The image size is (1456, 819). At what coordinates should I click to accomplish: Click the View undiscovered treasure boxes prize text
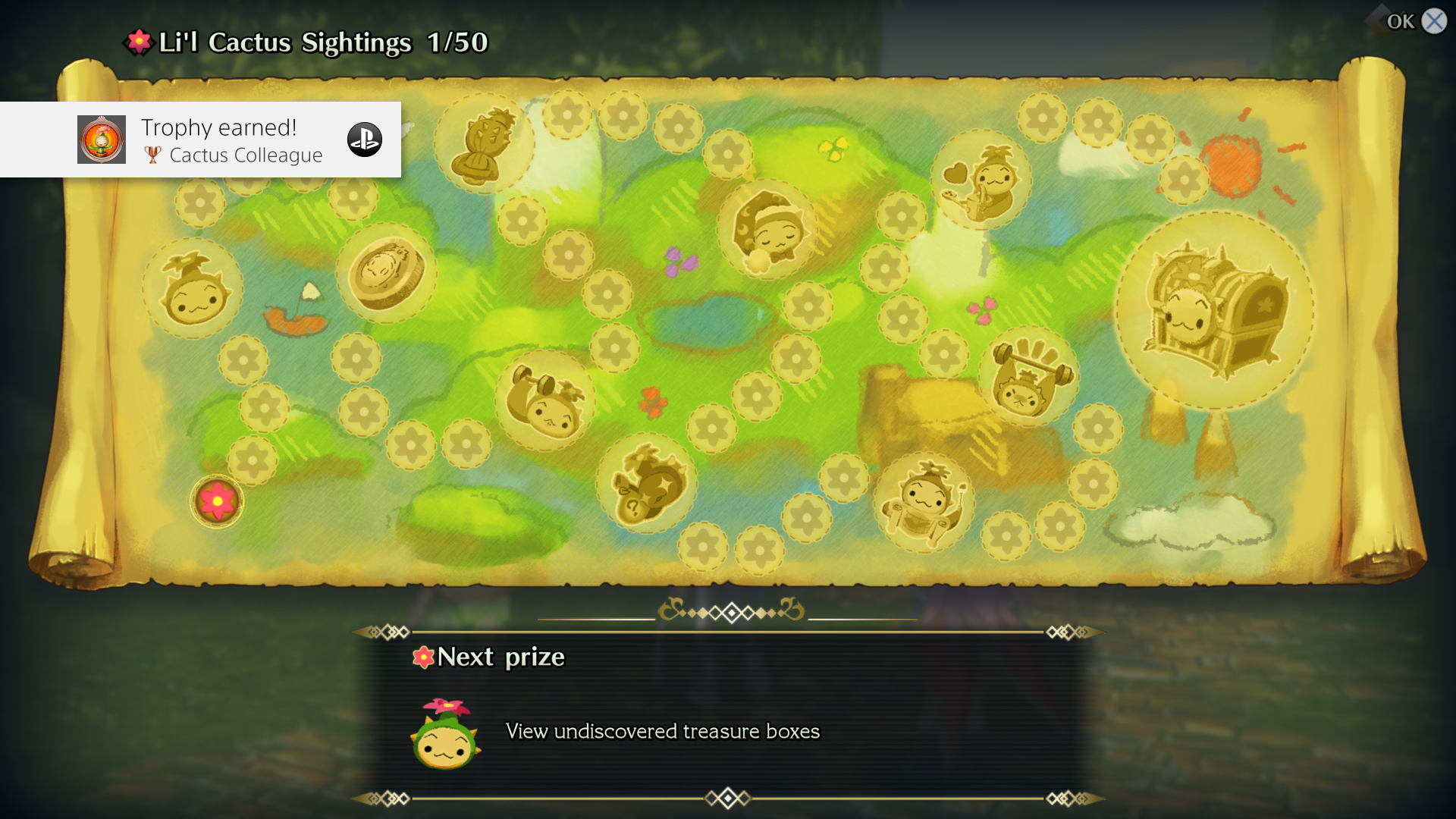pos(662,732)
